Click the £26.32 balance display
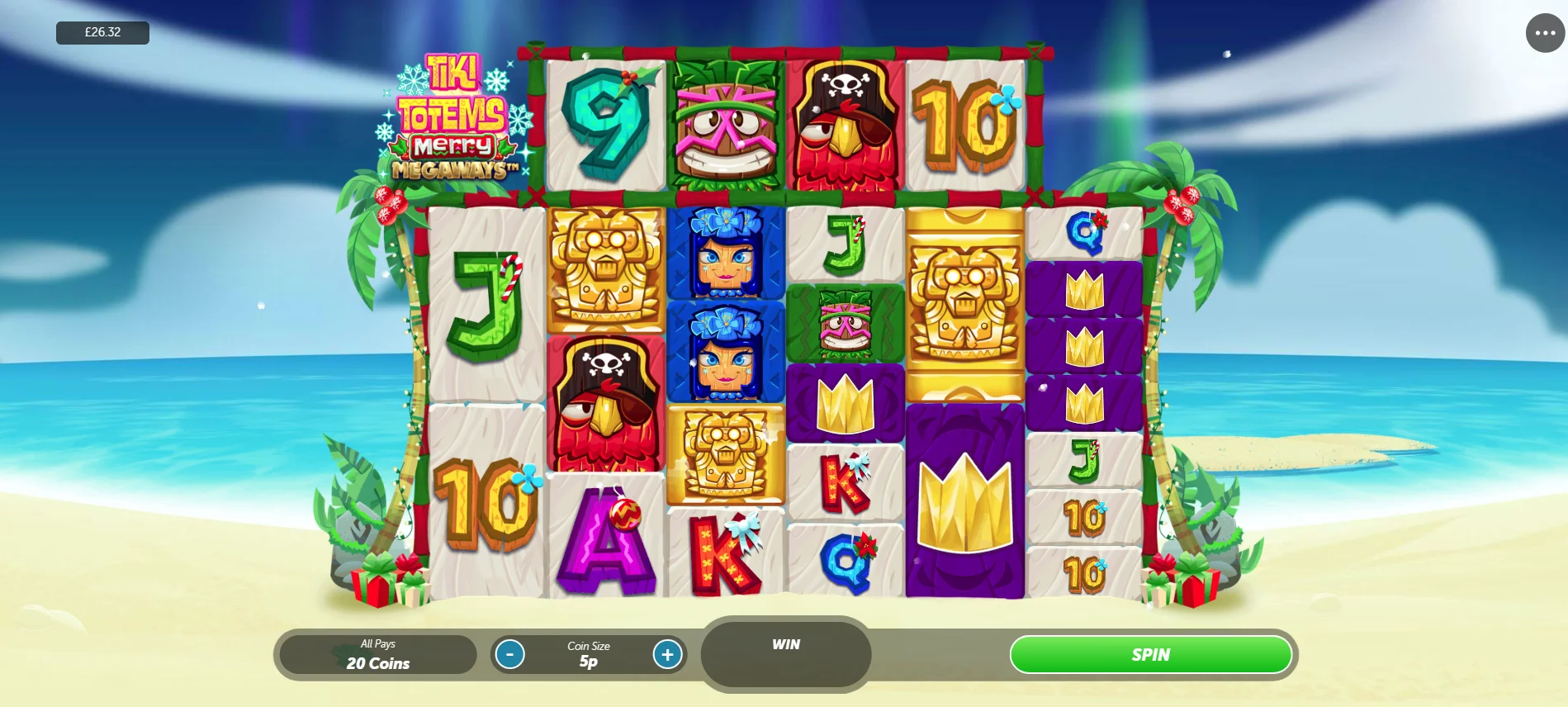Image resolution: width=1568 pixels, height=707 pixels. pos(102,32)
